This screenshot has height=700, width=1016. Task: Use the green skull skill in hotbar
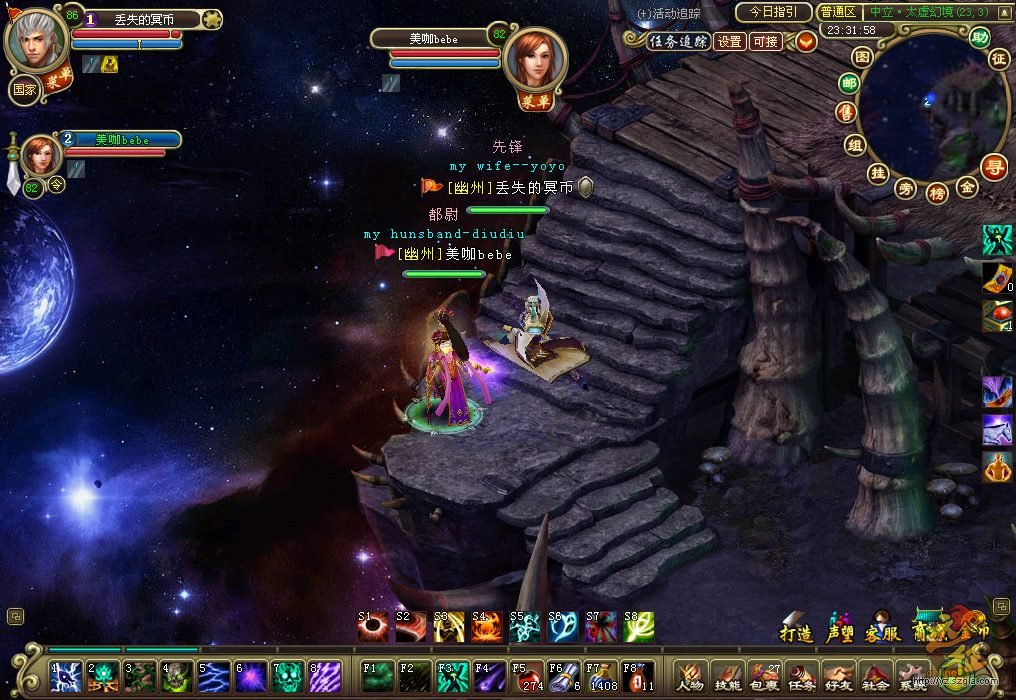coord(287,676)
